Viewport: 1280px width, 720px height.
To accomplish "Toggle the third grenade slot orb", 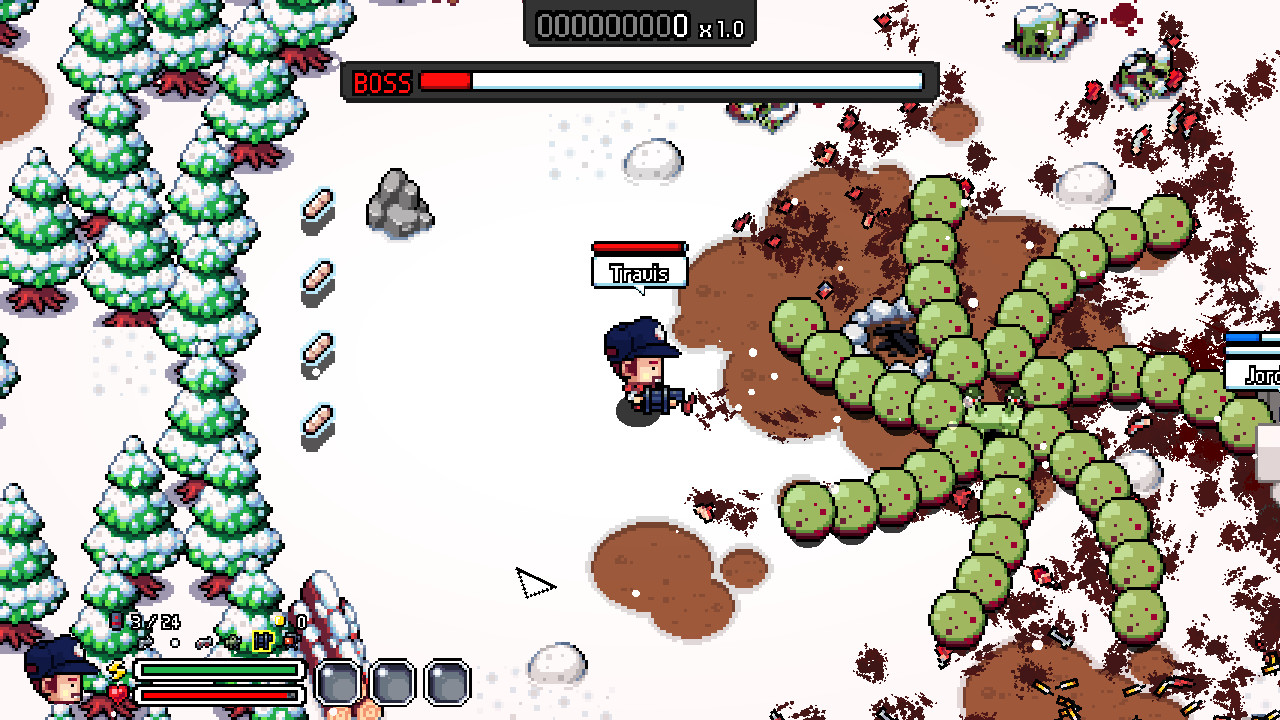I will (446, 683).
